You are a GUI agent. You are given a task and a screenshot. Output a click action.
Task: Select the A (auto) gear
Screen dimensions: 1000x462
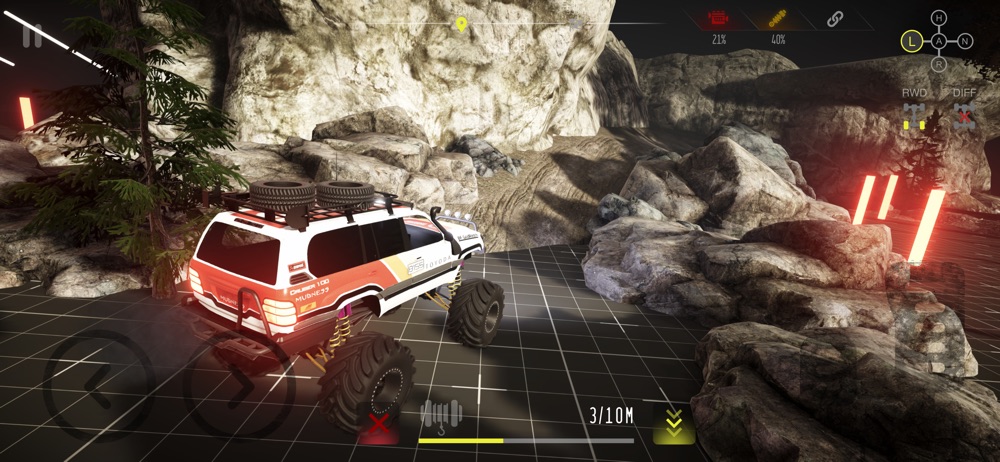938,41
